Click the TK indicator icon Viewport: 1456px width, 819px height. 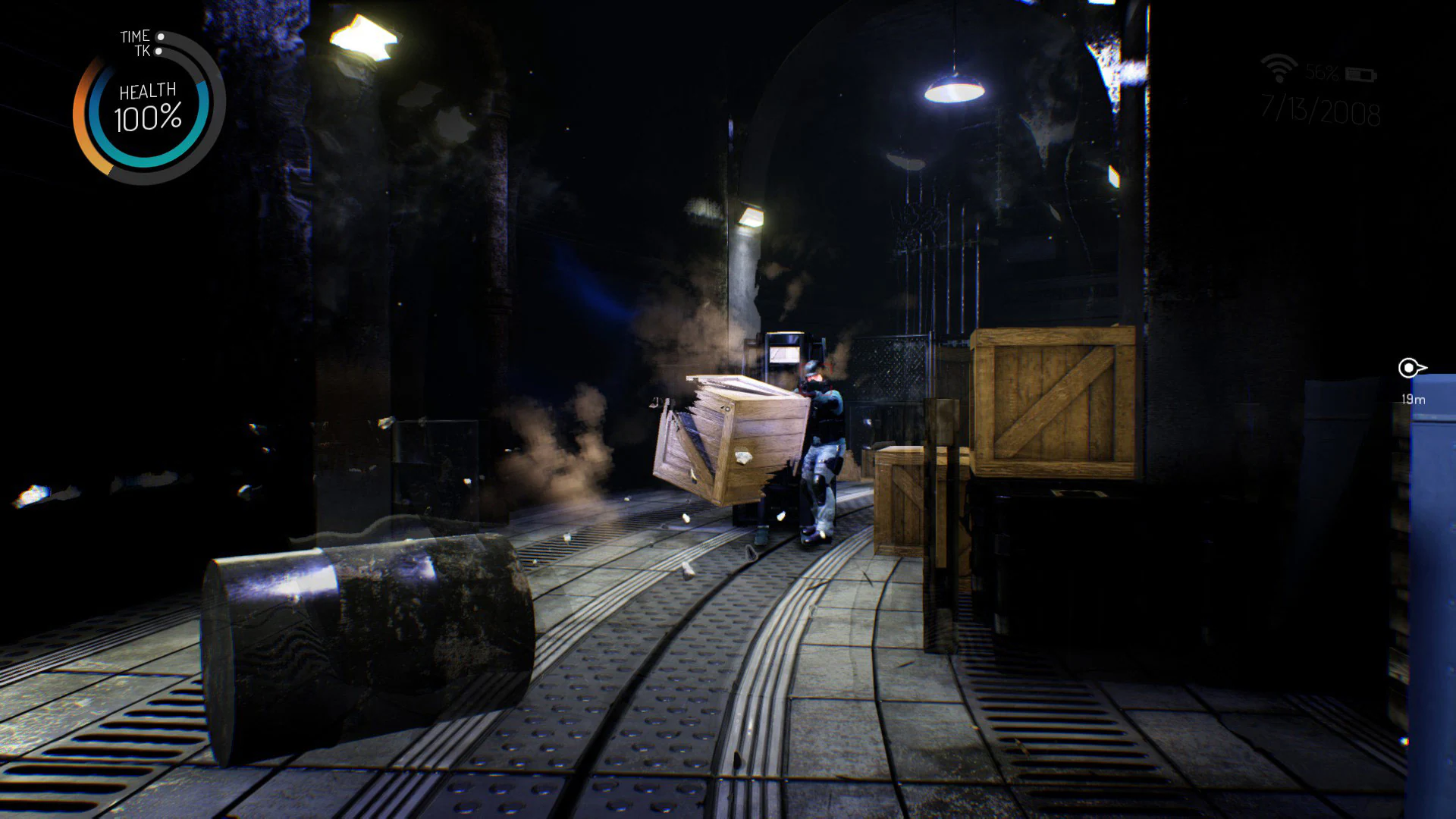(144, 50)
